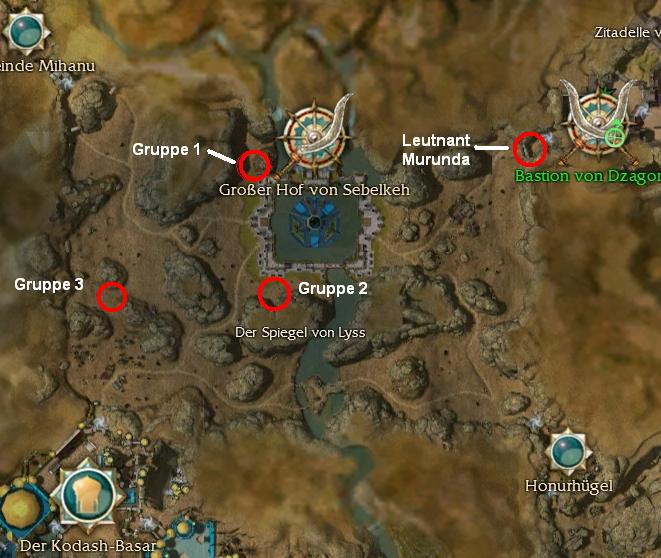Select the Gemeinde Mihanu outpost icon
This screenshot has height=558, width=661.
23,31
